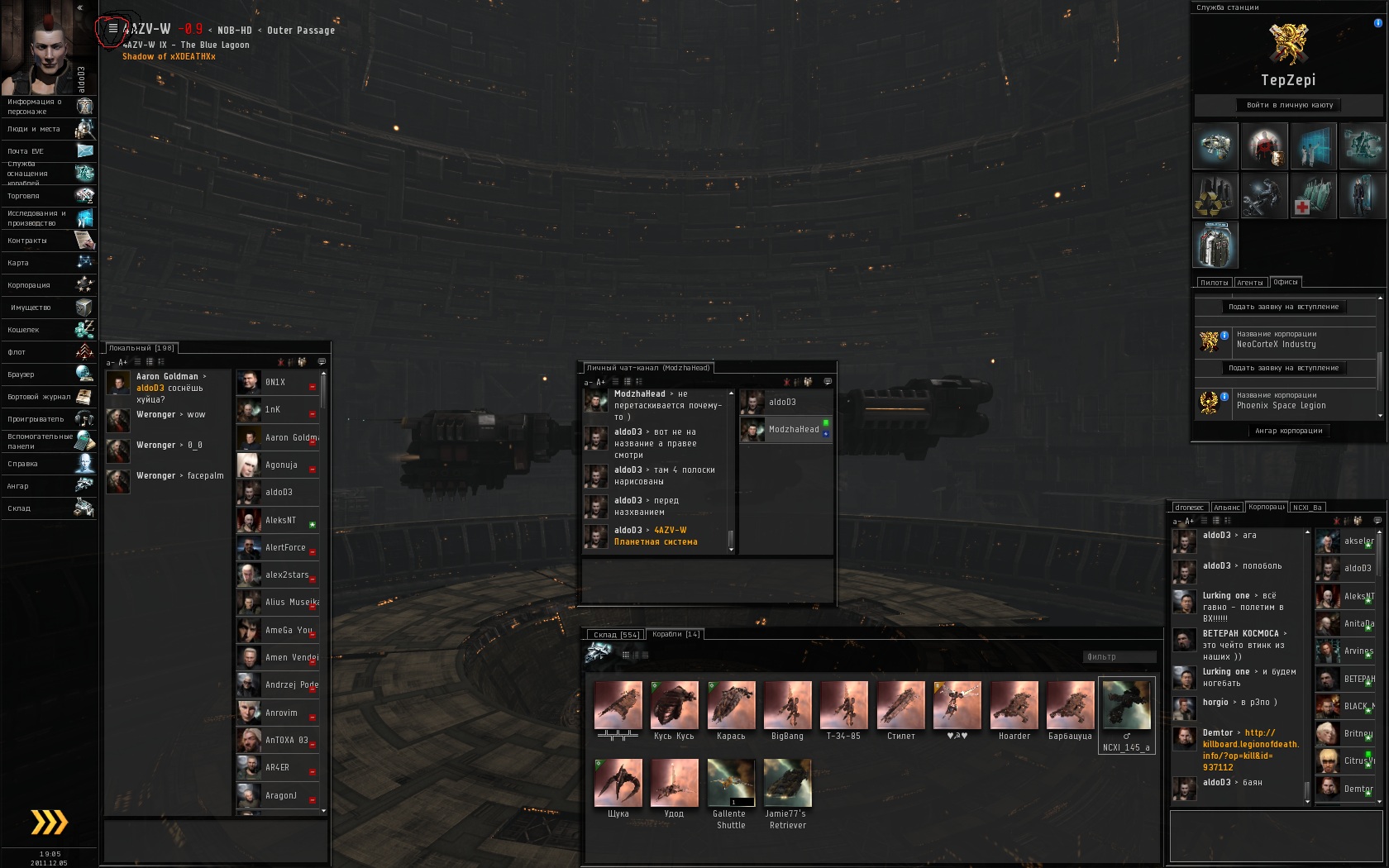This screenshot has height=868, width=1389.
Task: Open the Wallet (Кошелек) sidebar entry
Action: 48,330
